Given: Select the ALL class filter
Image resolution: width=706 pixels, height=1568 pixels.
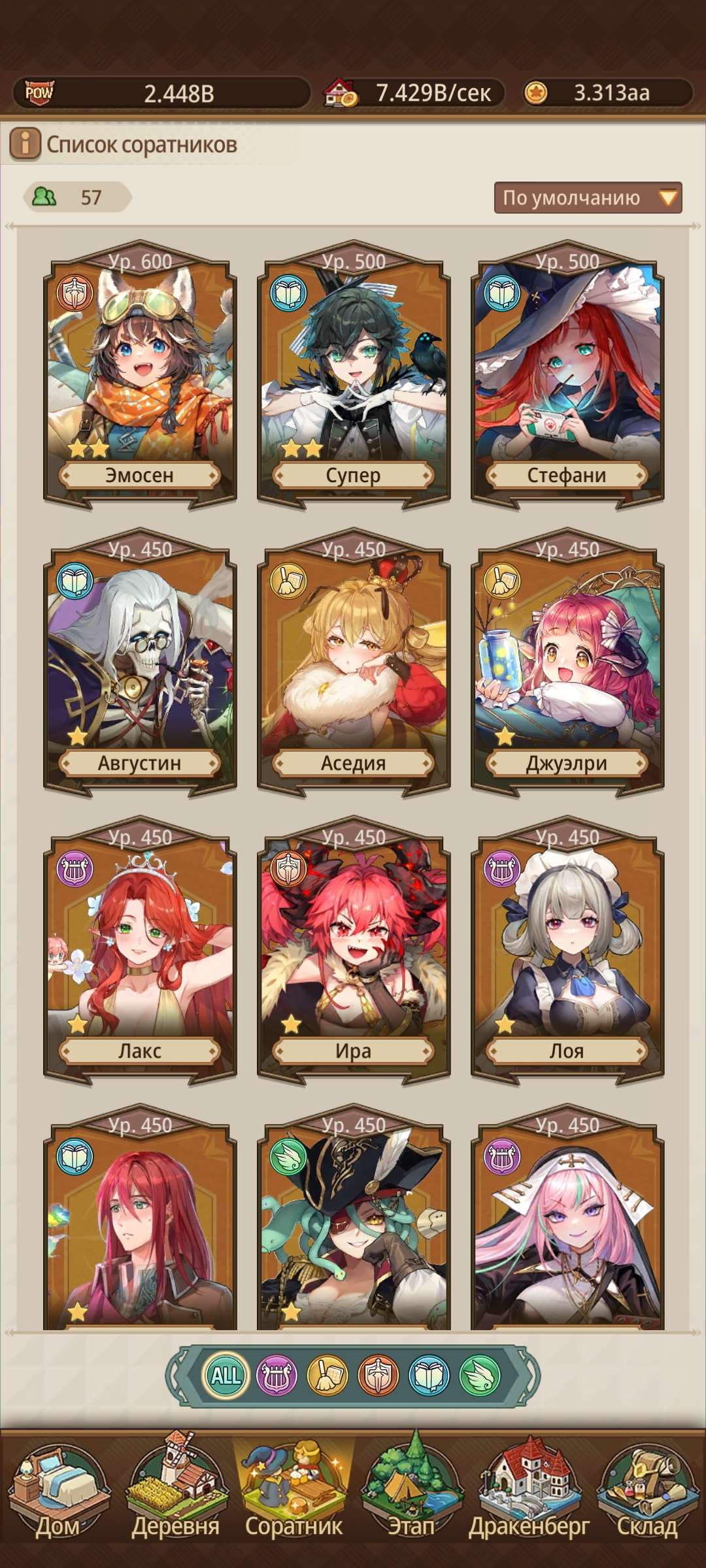Looking at the screenshot, I should (x=226, y=1375).
